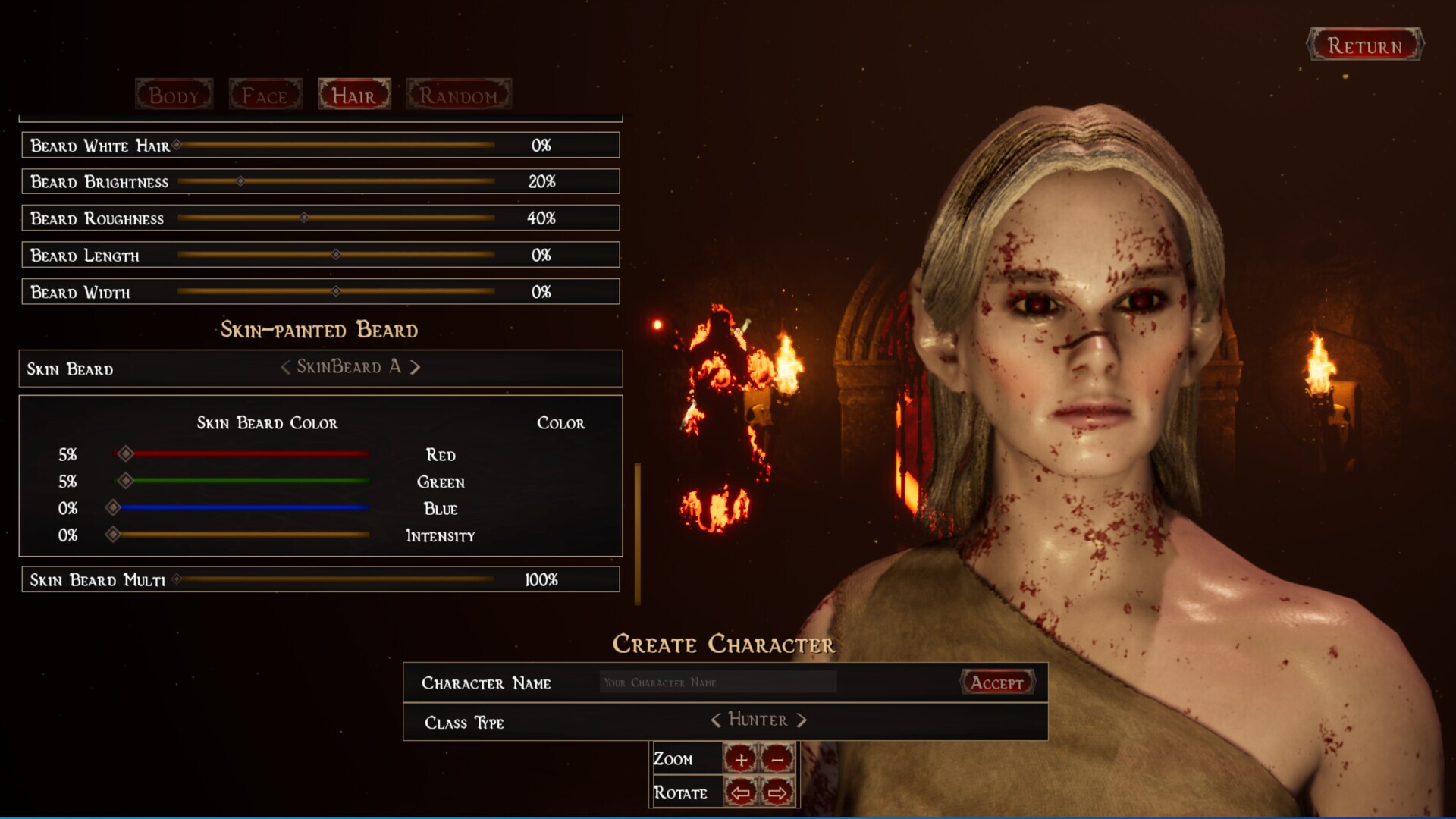Select the previous Class Type
Screen dimensions: 1456x819
point(715,720)
